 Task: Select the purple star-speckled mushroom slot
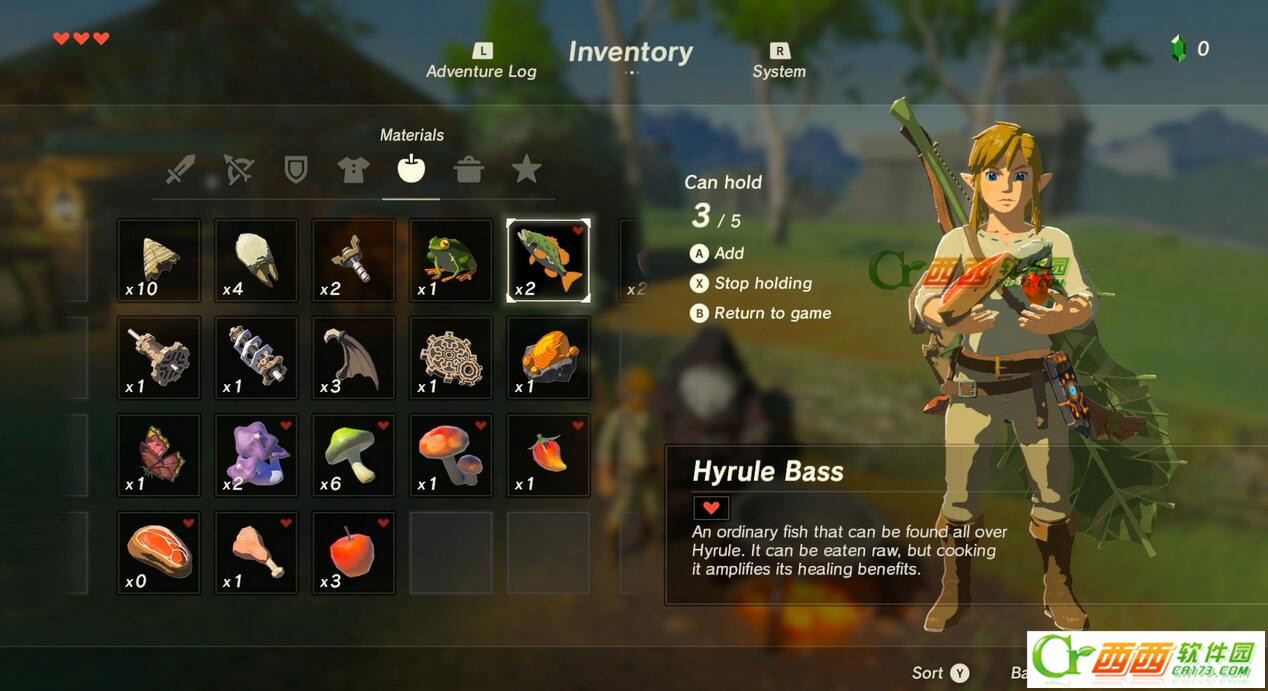coord(256,455)
